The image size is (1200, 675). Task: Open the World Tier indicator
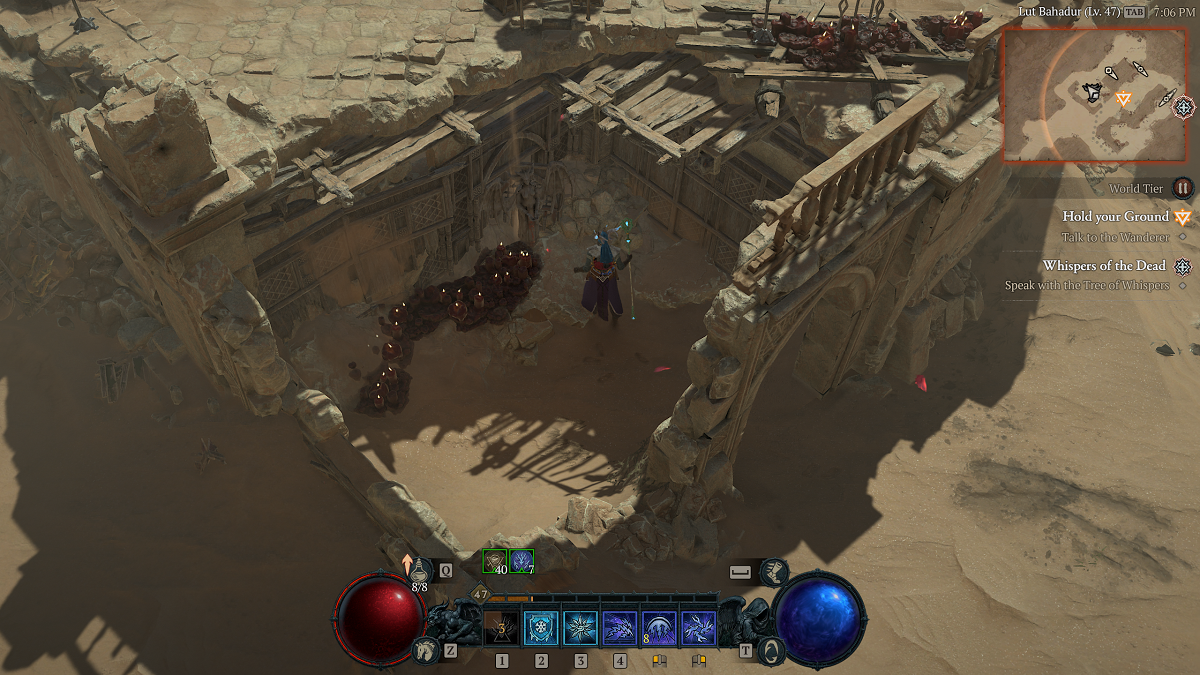point(1183,187)
